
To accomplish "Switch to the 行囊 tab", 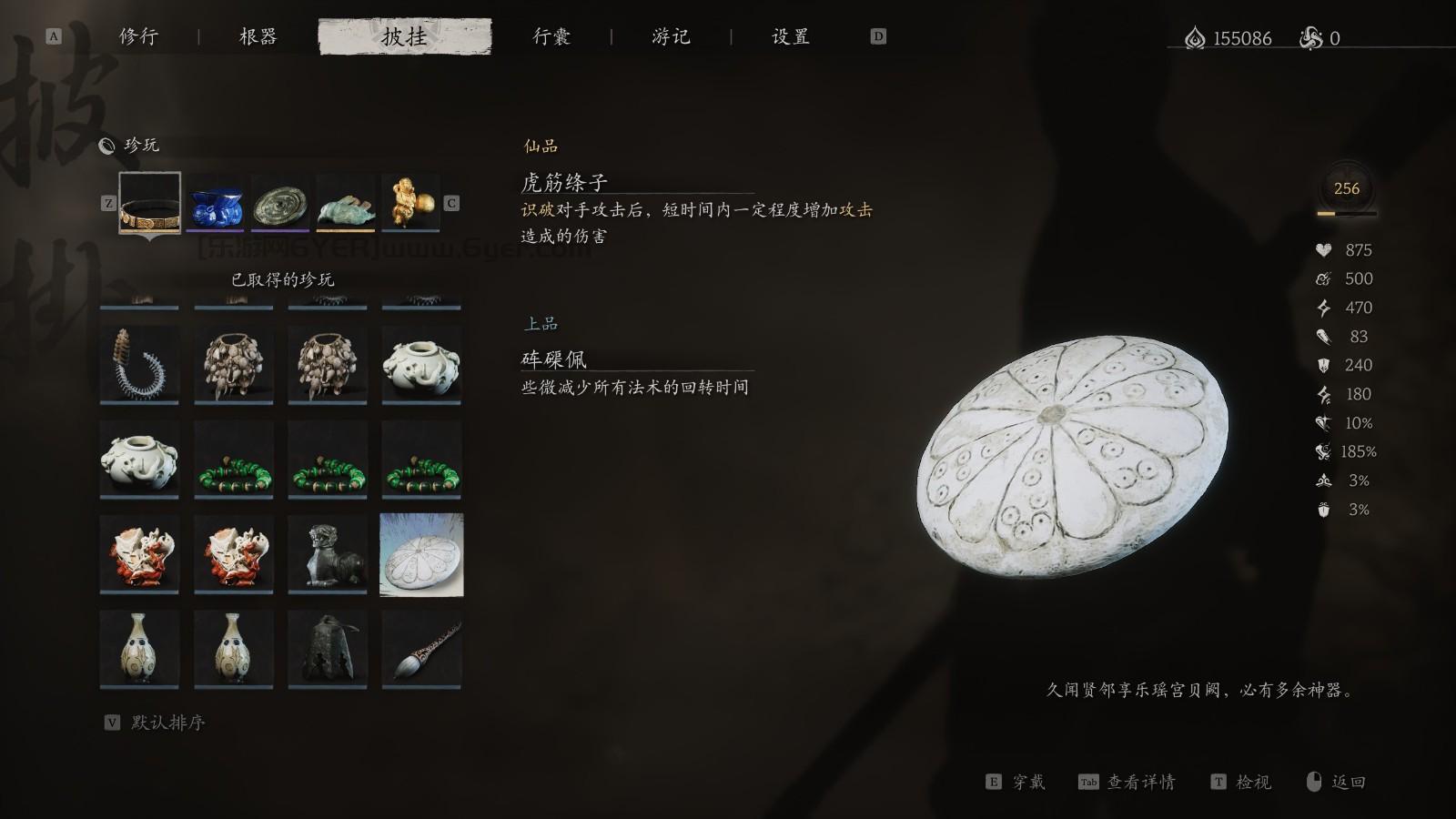I will pos(552,36).
